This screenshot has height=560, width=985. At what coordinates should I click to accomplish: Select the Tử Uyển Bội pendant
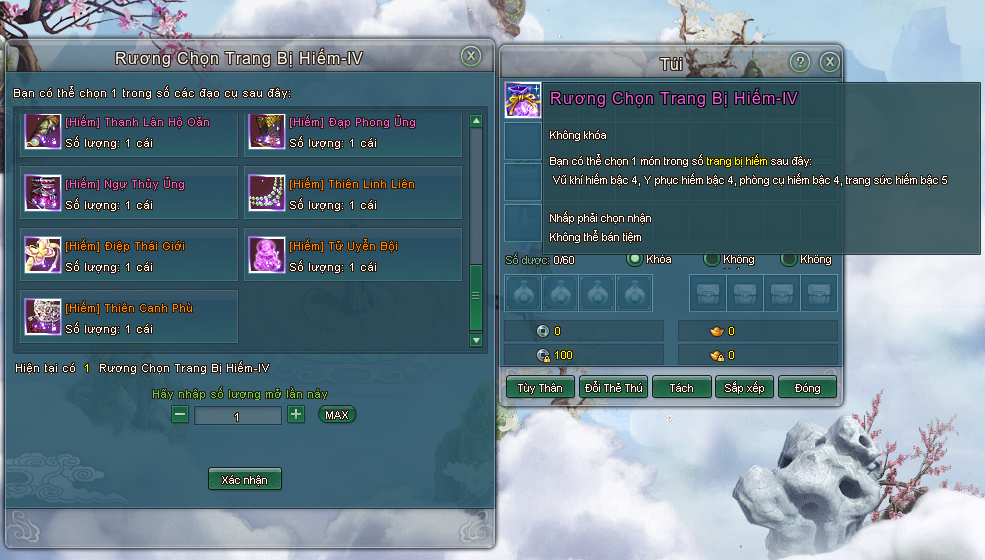pos(353,257)
